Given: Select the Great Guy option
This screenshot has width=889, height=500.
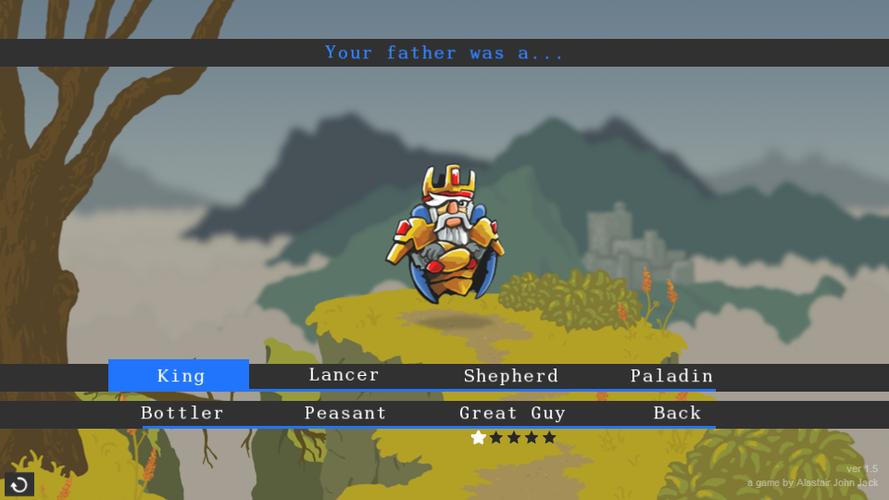Looking at the screenshot, I should coord(512,413).
